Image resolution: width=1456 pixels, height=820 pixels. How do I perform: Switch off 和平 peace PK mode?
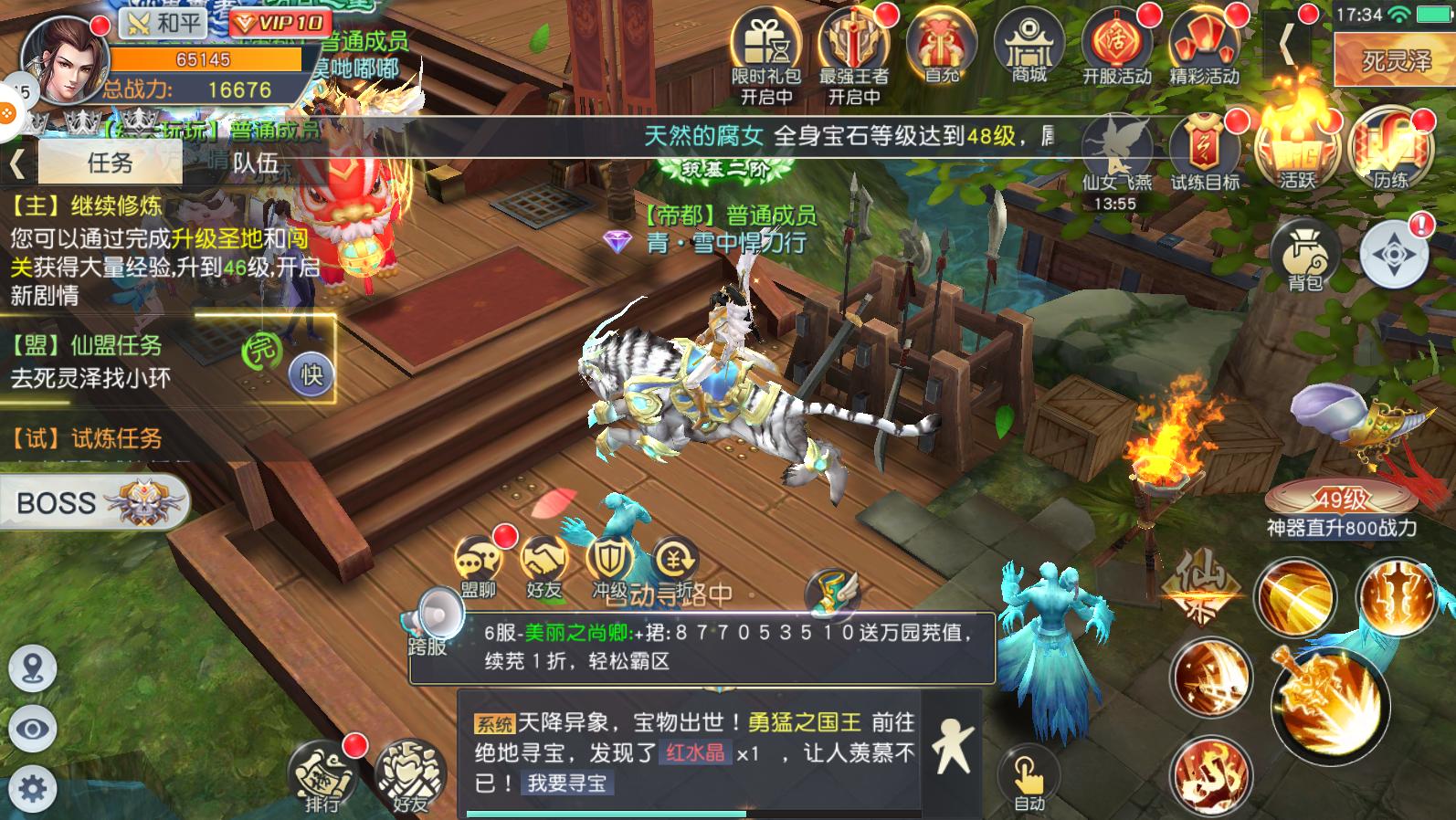coord(160,23)
